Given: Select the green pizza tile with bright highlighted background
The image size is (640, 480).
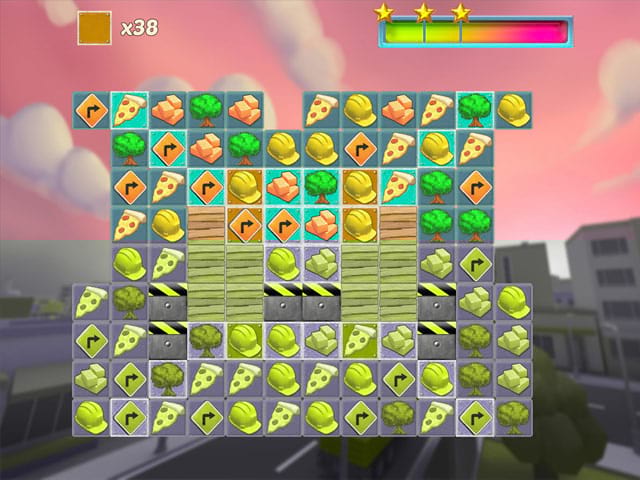Looking at the screenshot, I should [359, 340].
